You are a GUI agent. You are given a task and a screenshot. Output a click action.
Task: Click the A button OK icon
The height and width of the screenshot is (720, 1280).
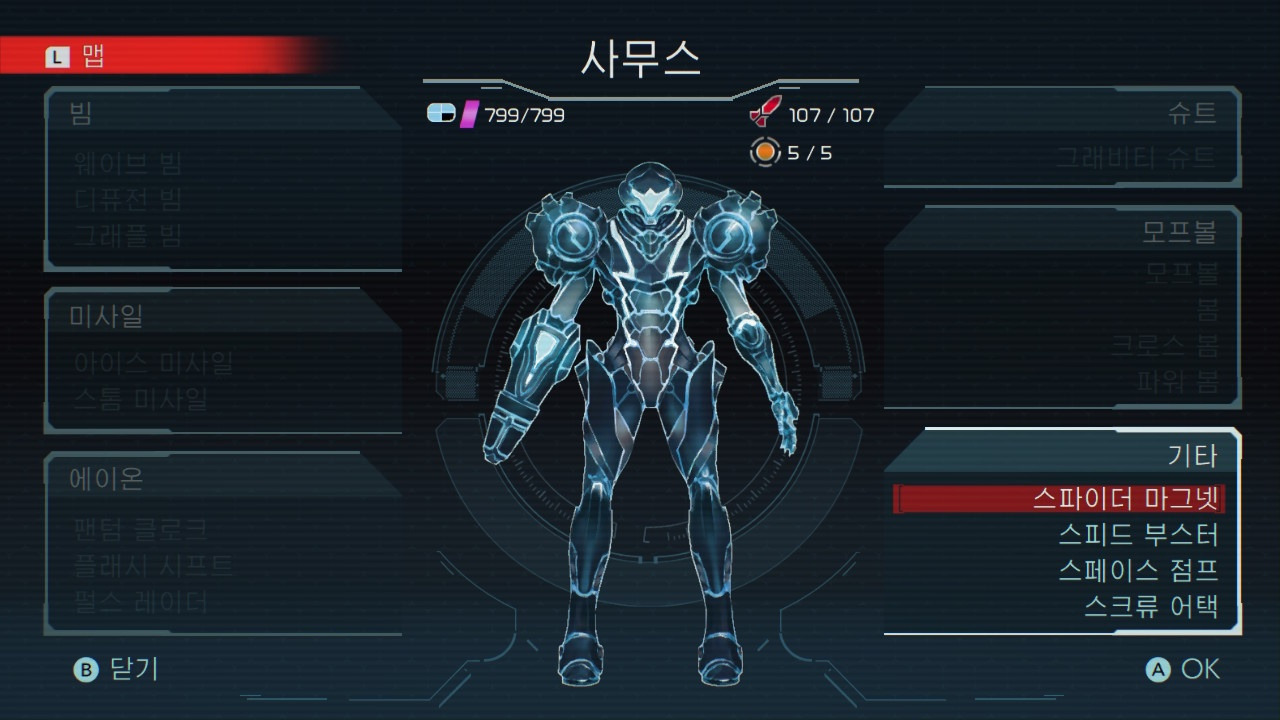tap(1160, 670)
